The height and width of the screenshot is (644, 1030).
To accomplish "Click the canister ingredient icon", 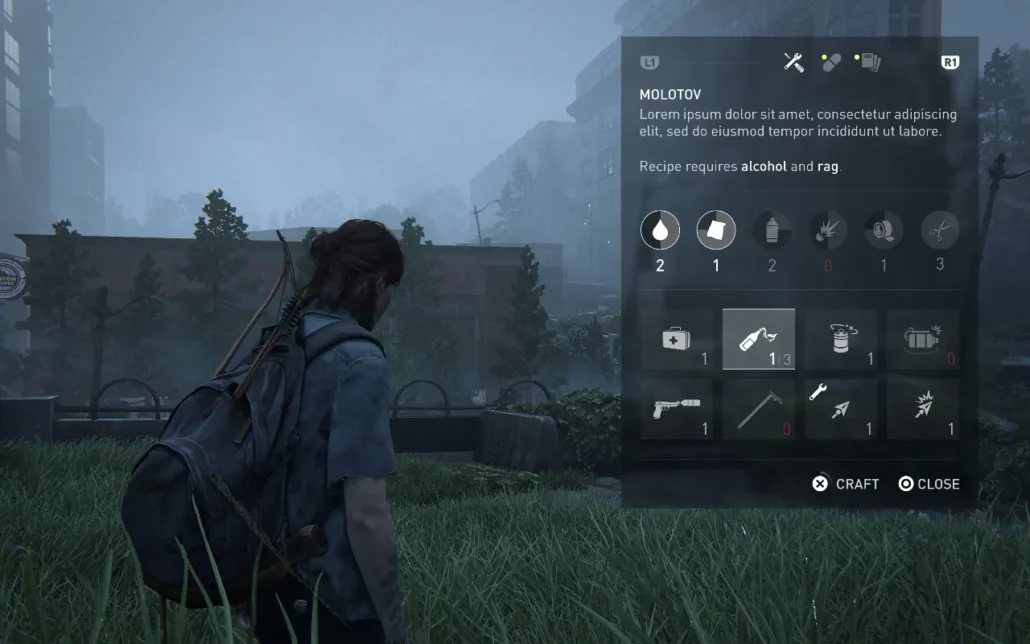I will [772, 230].
